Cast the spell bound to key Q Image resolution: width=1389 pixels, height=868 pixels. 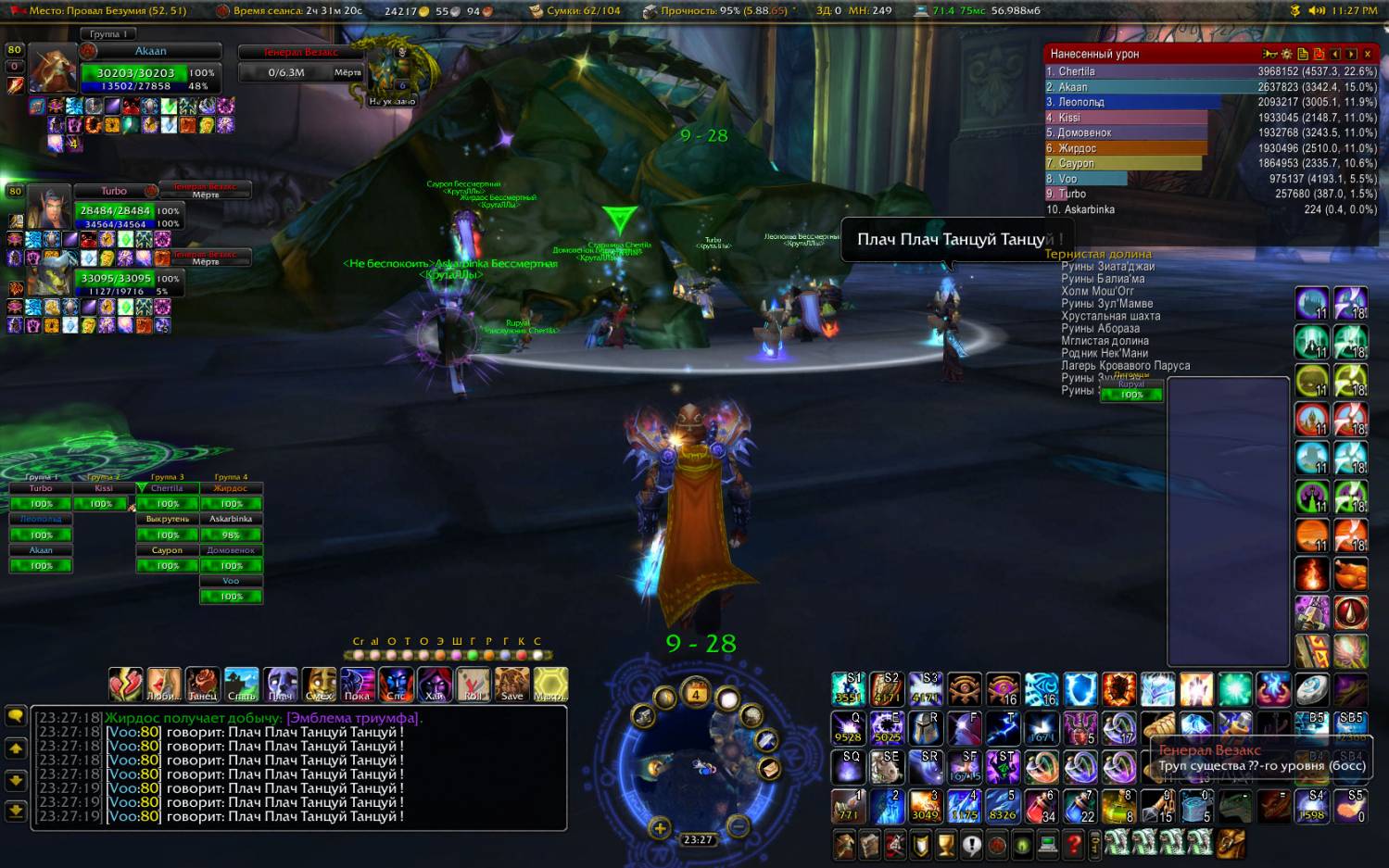(x=848, y=728)
